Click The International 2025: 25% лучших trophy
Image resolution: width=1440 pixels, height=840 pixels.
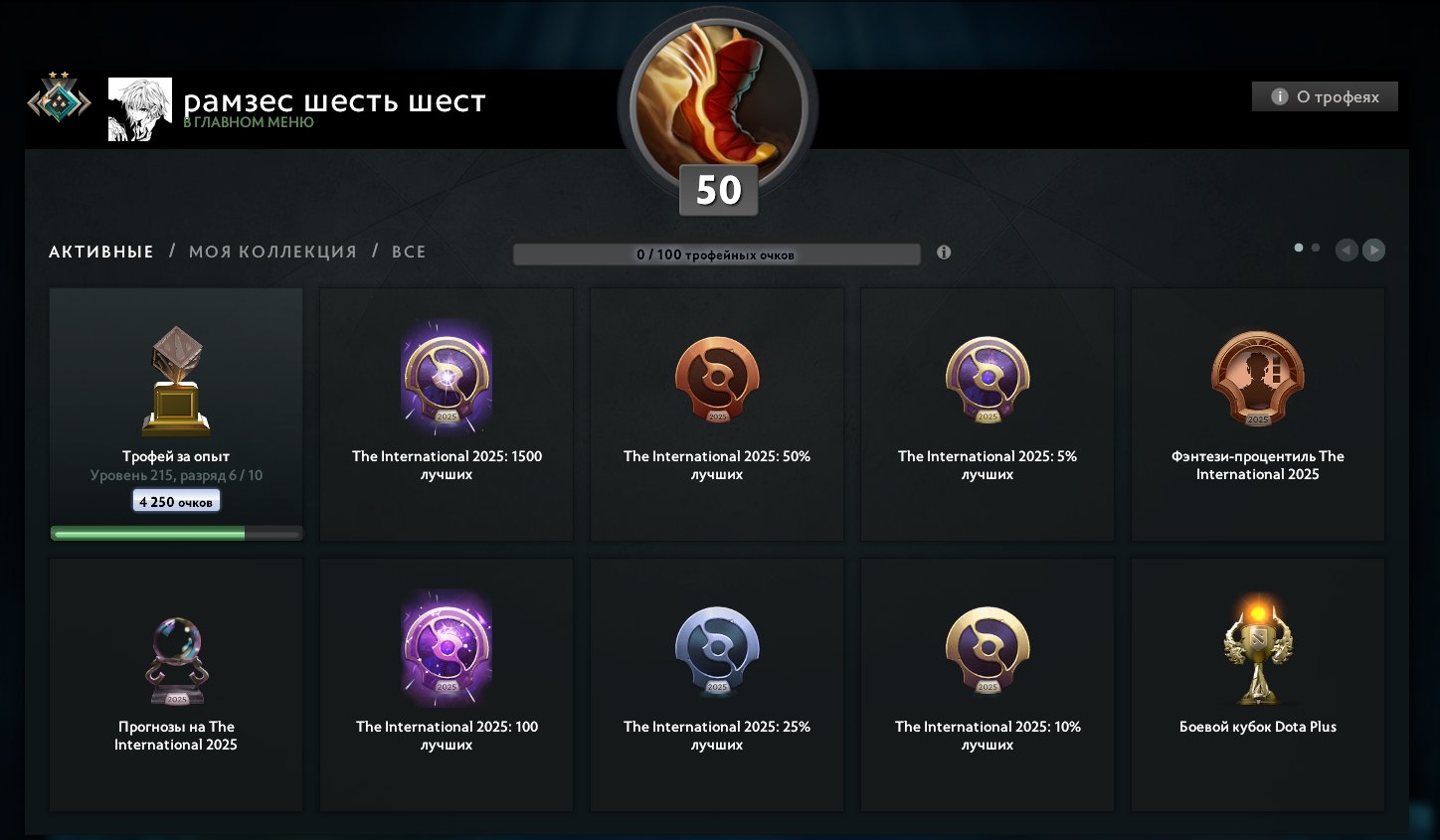(716, 651)
